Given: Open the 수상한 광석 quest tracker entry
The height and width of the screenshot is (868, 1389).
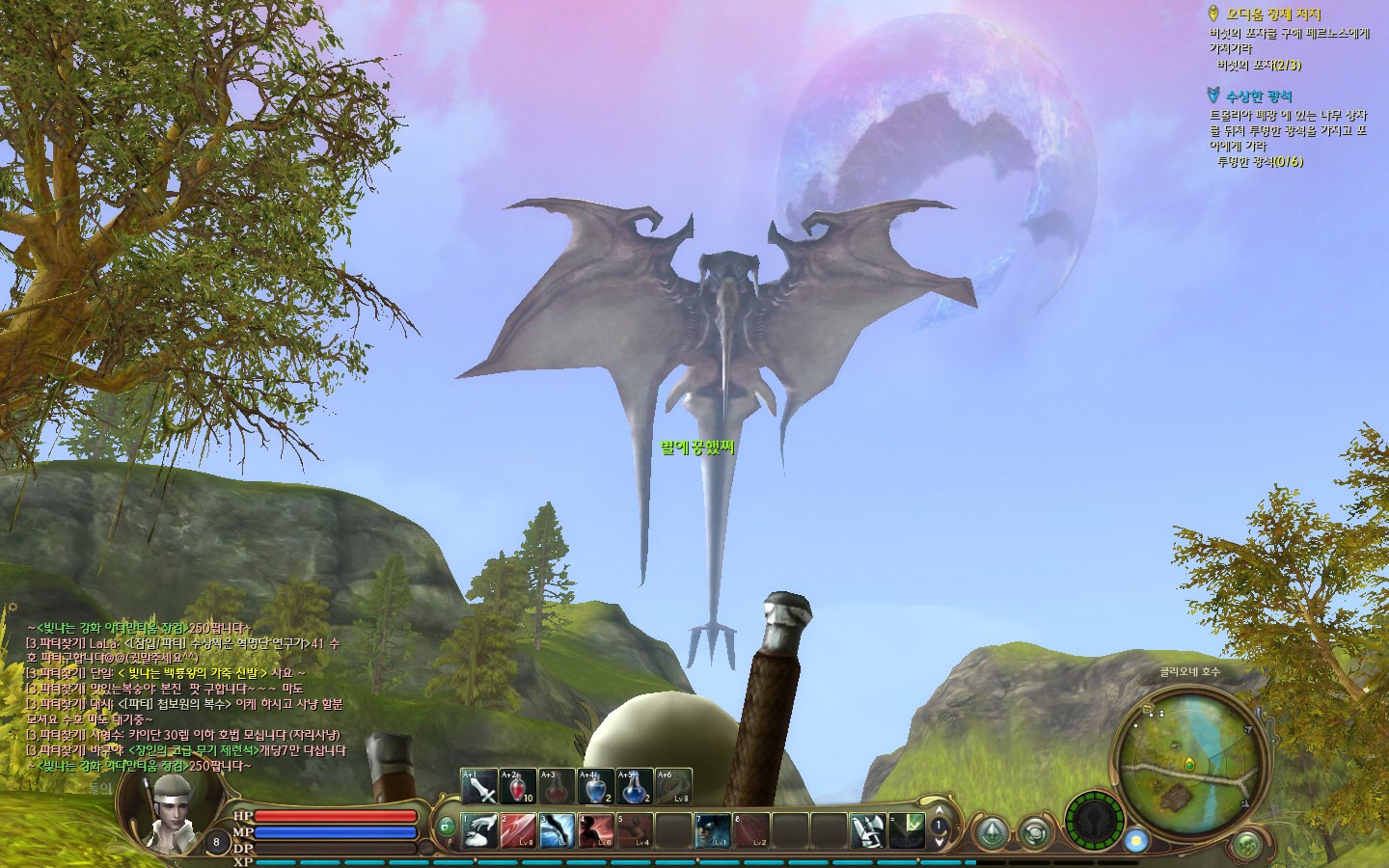Looking at the screenshot, I should tap(1258, 96).
